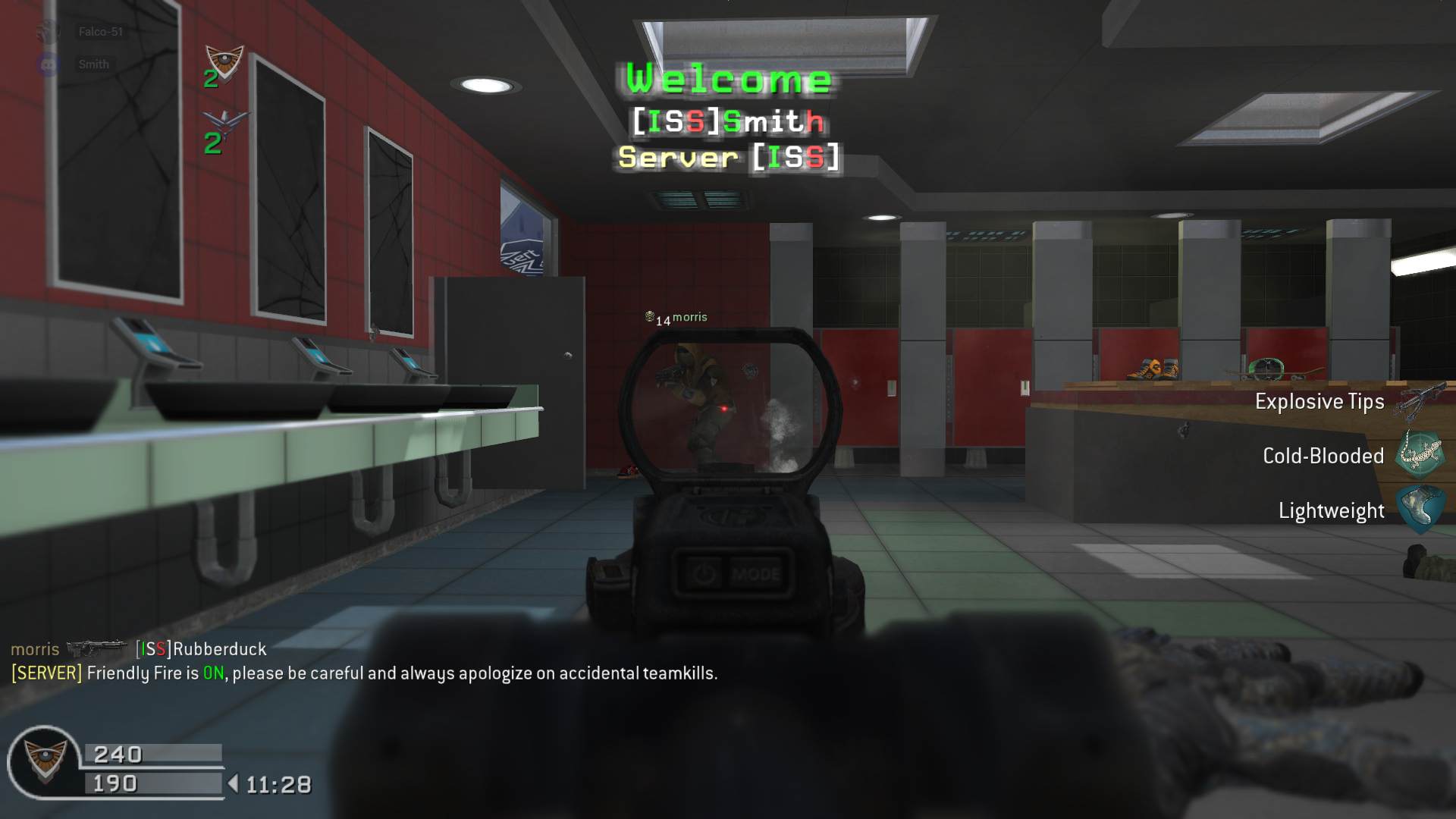
Task: Select Falco-51 in the voice overlay
Action: (x=100, y=32)
